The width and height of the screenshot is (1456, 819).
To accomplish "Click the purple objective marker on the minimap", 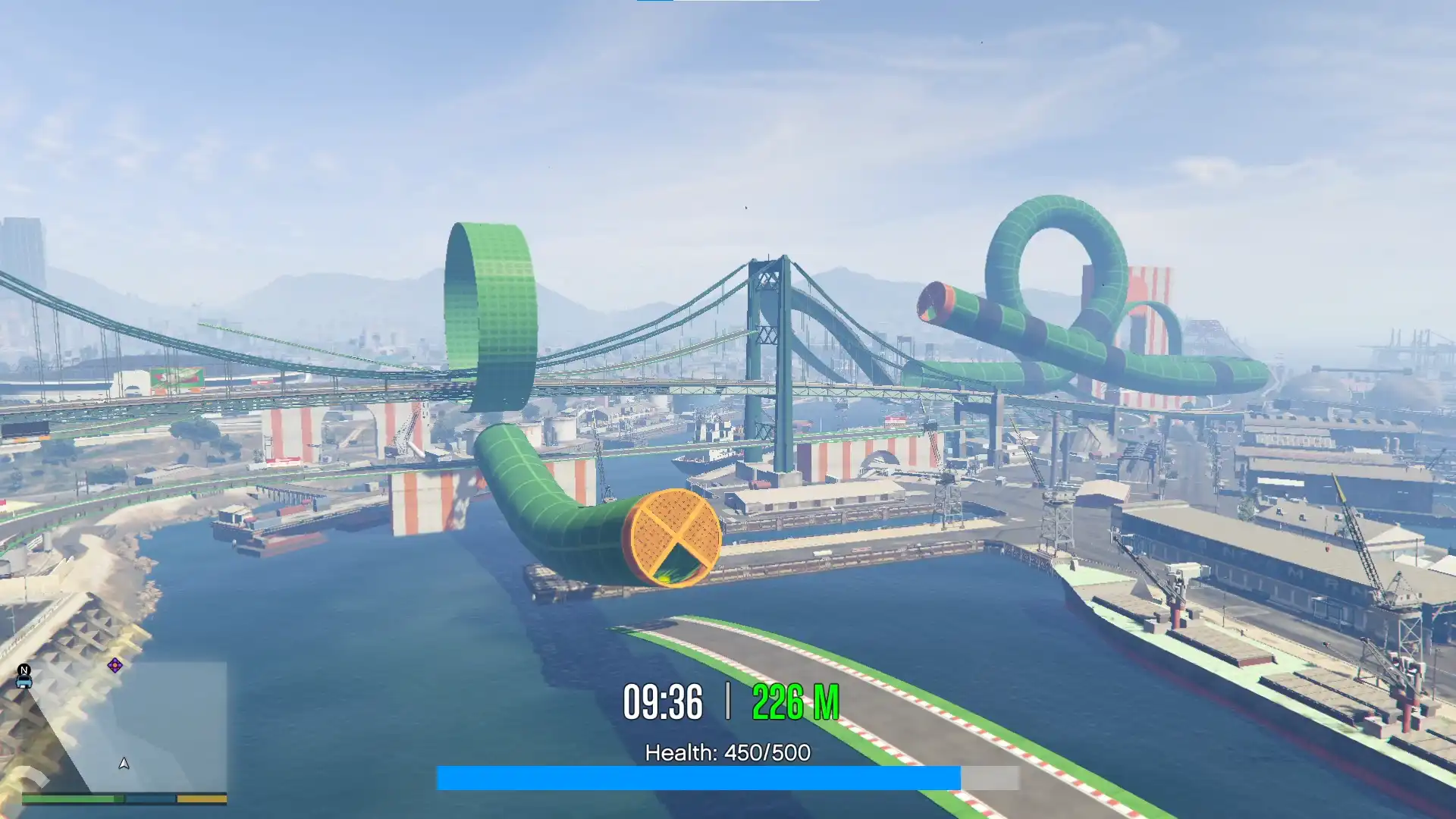I will click(115, 666).
